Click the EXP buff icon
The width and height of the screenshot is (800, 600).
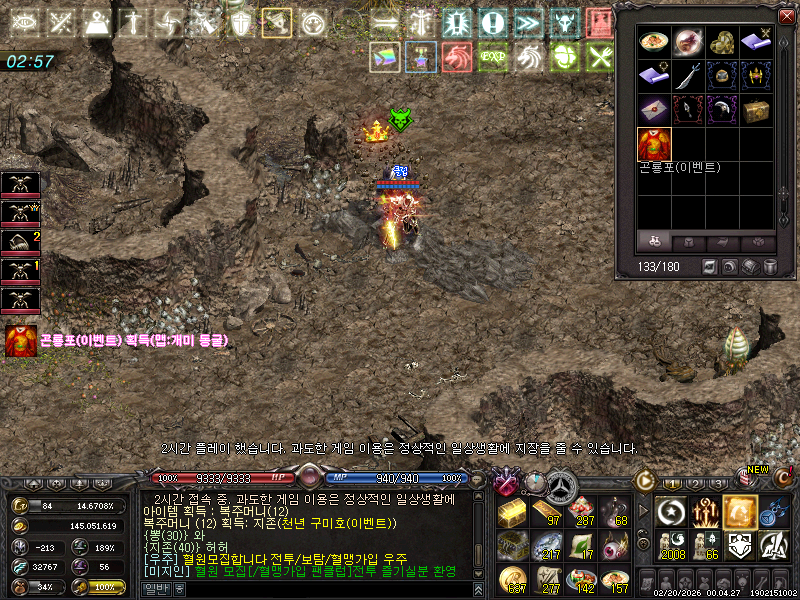click(491, 58)
